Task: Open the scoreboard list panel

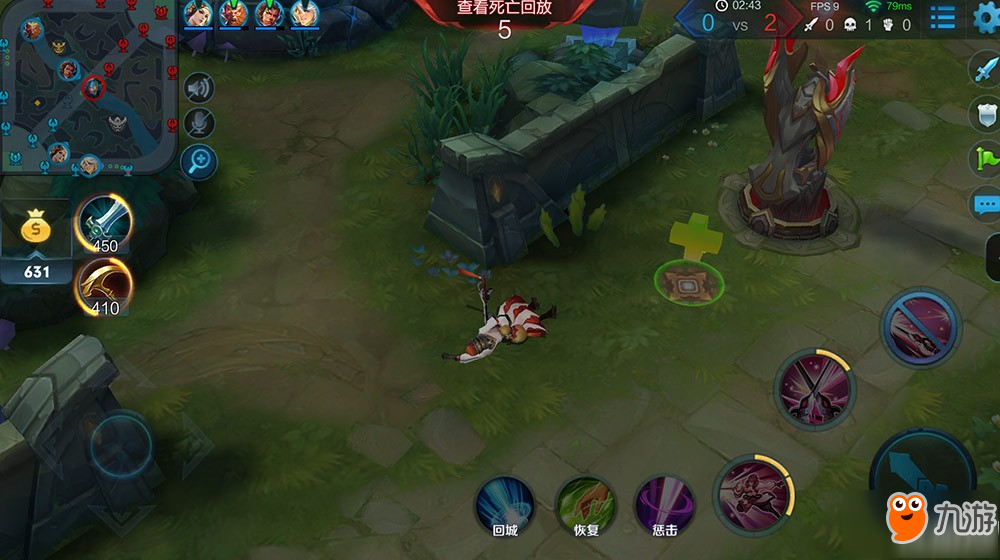Action: click(942, 17)
